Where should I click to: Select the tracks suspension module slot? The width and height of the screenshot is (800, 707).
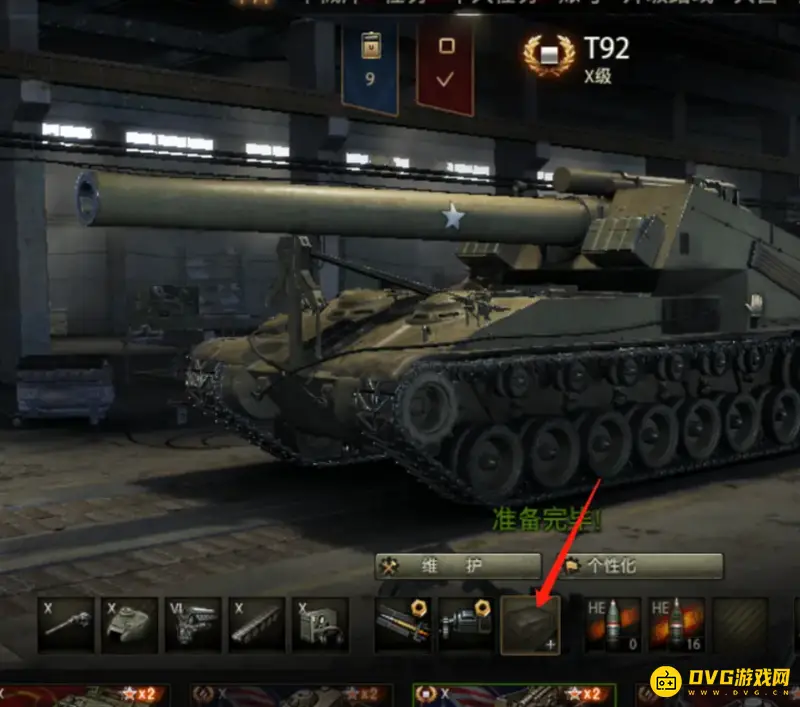[x=257, y=625]
